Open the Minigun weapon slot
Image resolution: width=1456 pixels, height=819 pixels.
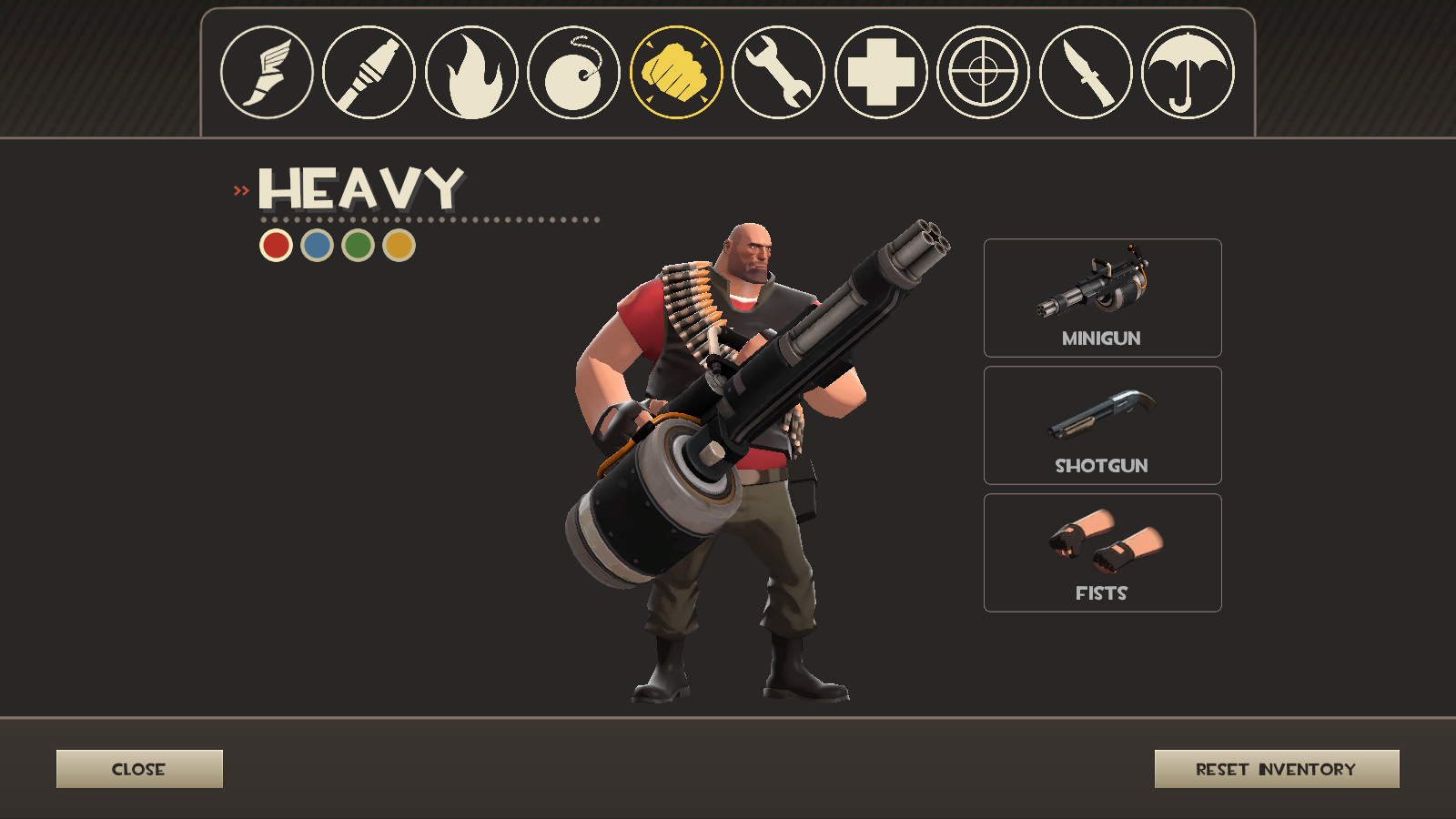point(1102,298)
